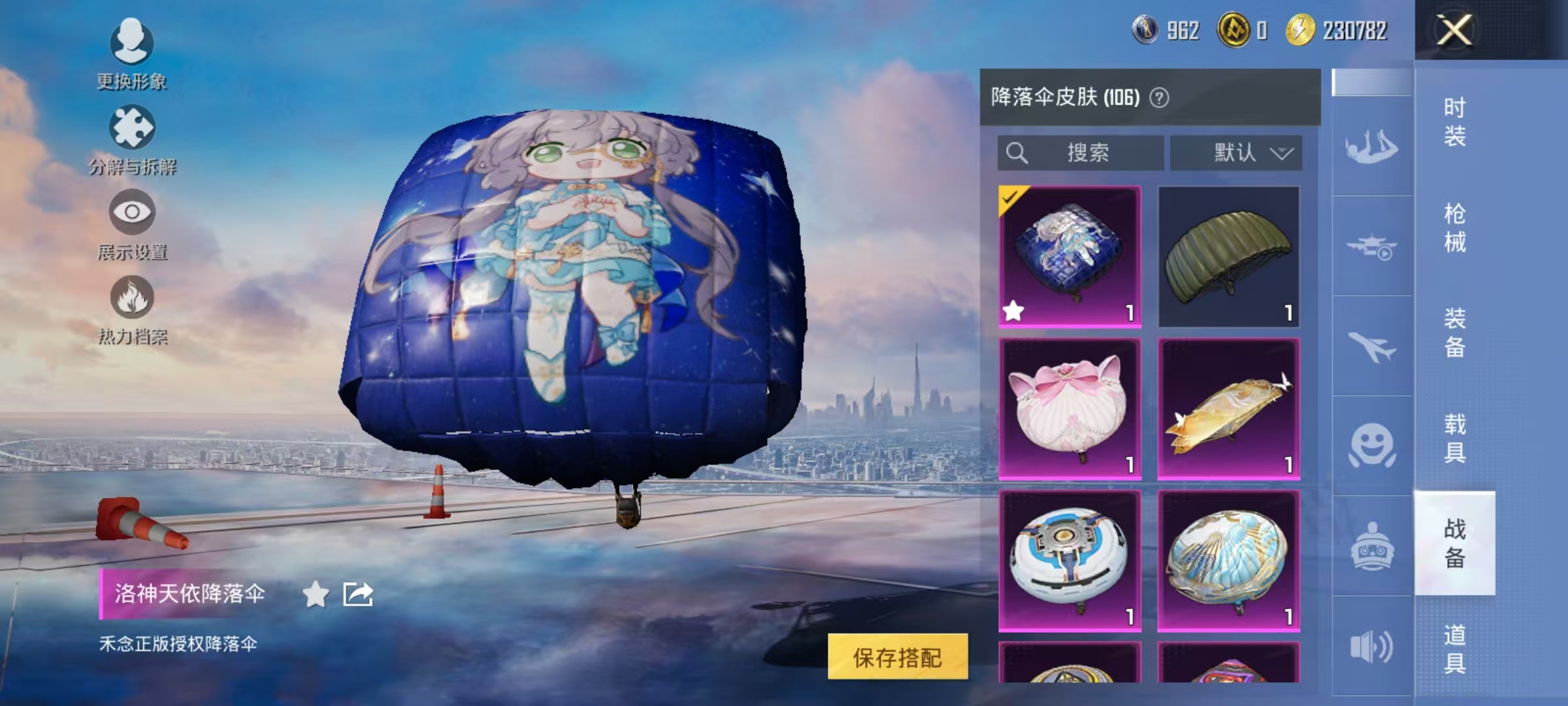Expand the 默认 sorting dropdown
The width and height of the screenshot is (1568, 706).
[x=1234, y=152]
